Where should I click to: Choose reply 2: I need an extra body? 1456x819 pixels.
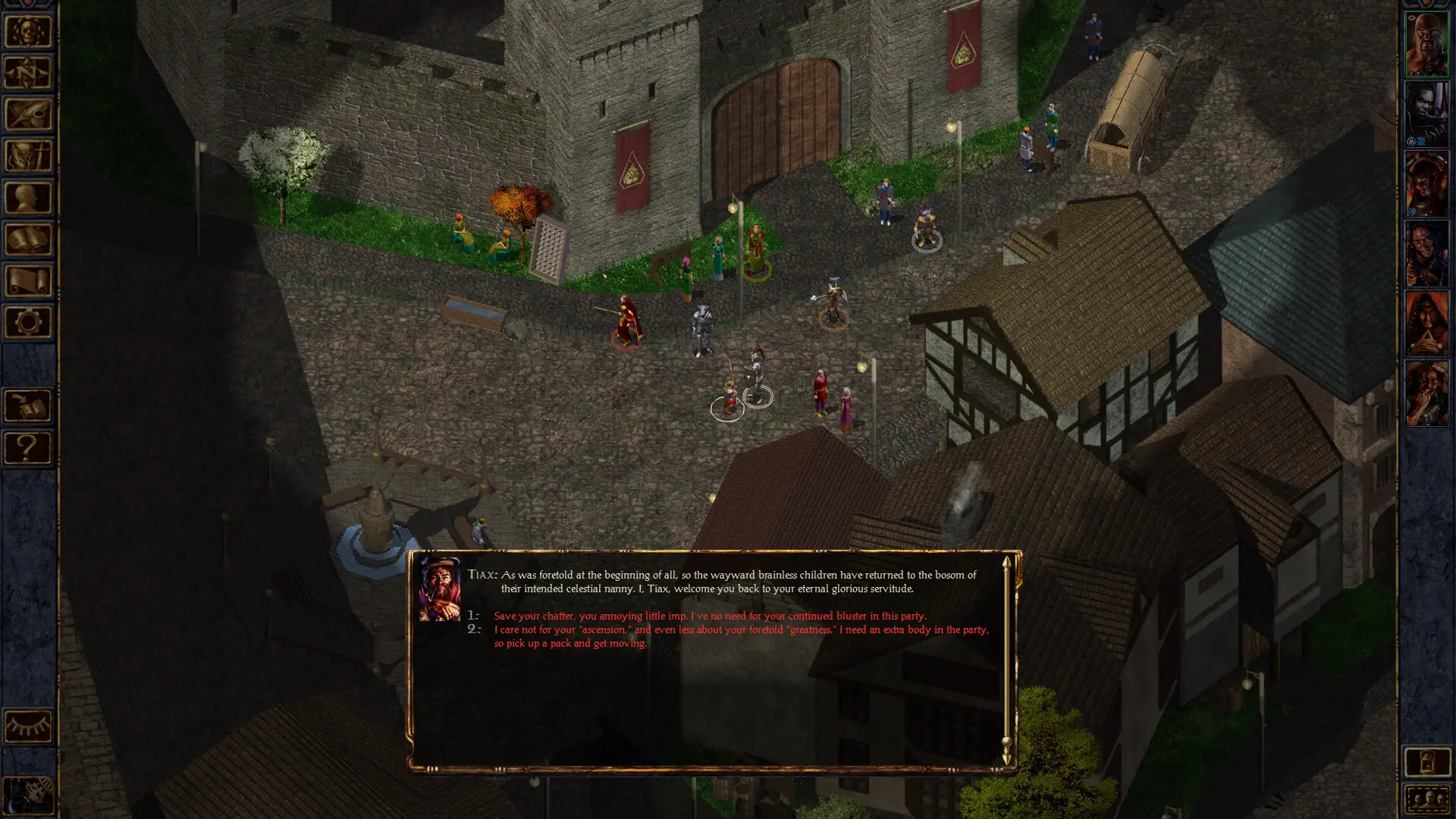(x=740, y=636)
